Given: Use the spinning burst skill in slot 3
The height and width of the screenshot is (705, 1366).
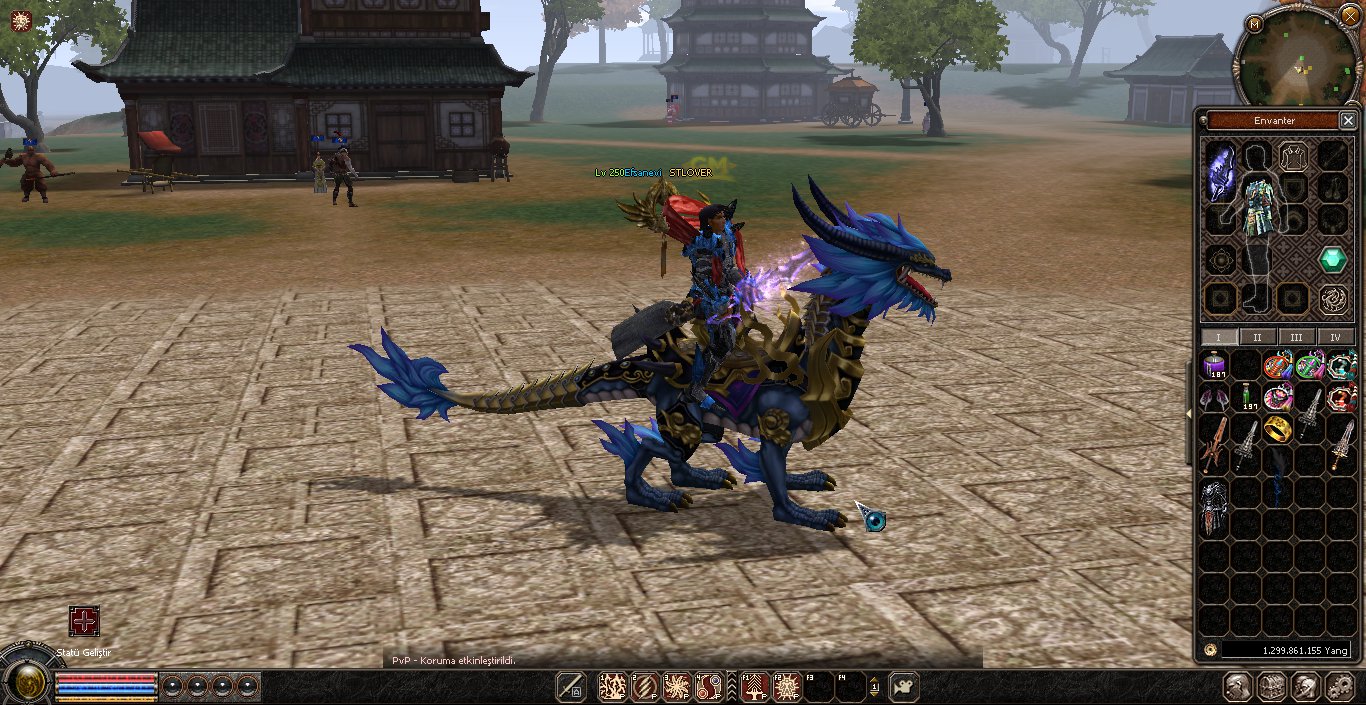Looking at the screenshot, I should click(x=677, y=686).
